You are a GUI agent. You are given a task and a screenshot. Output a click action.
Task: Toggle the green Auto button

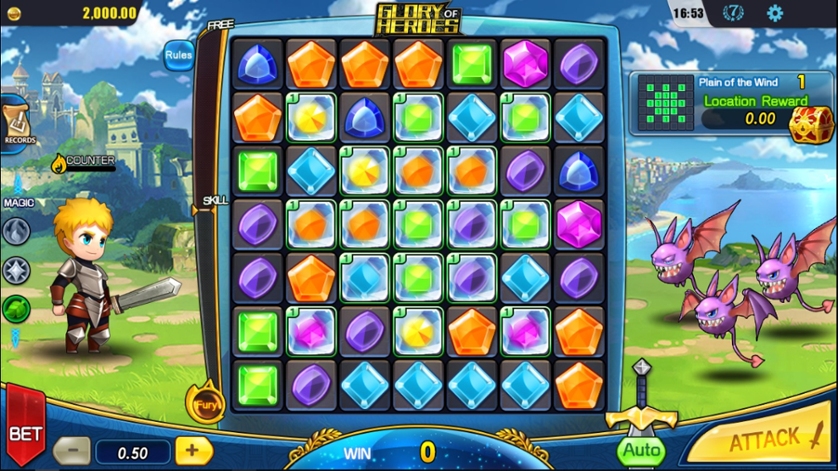click(x=641, y=450)
